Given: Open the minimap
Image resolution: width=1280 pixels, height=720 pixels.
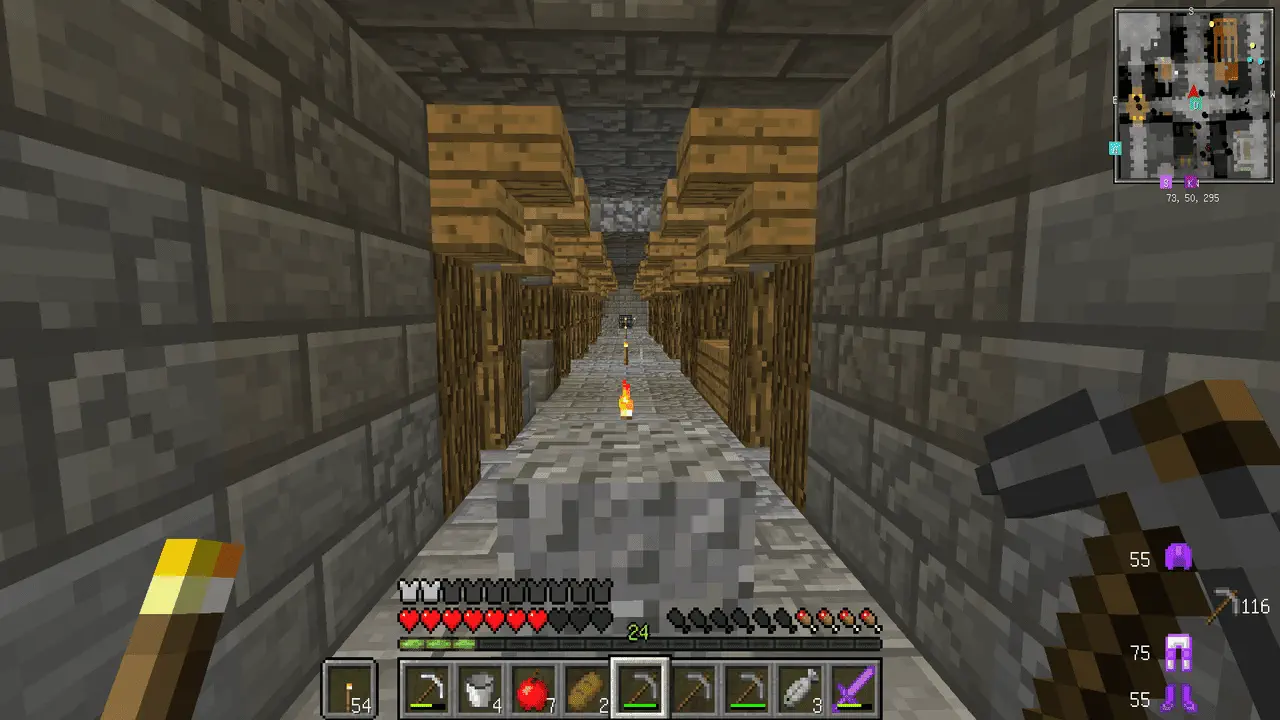Looking at the screenshot, I should pyautogui.click(x=1194, y=95).
